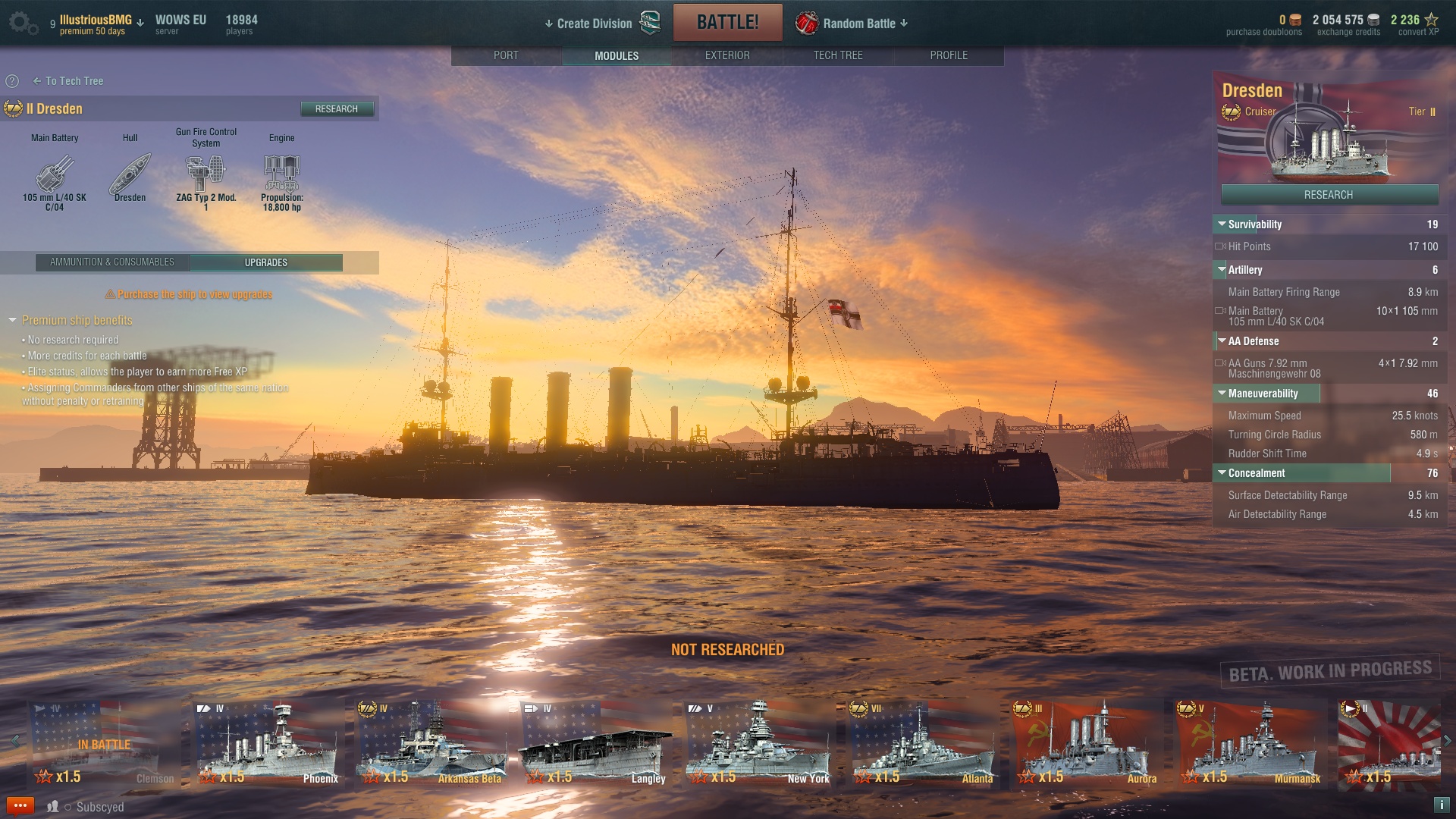View the Profile tab
The height and width of the screenshot is (819, 1456).
pyautogui.click(x=948, y=55)
